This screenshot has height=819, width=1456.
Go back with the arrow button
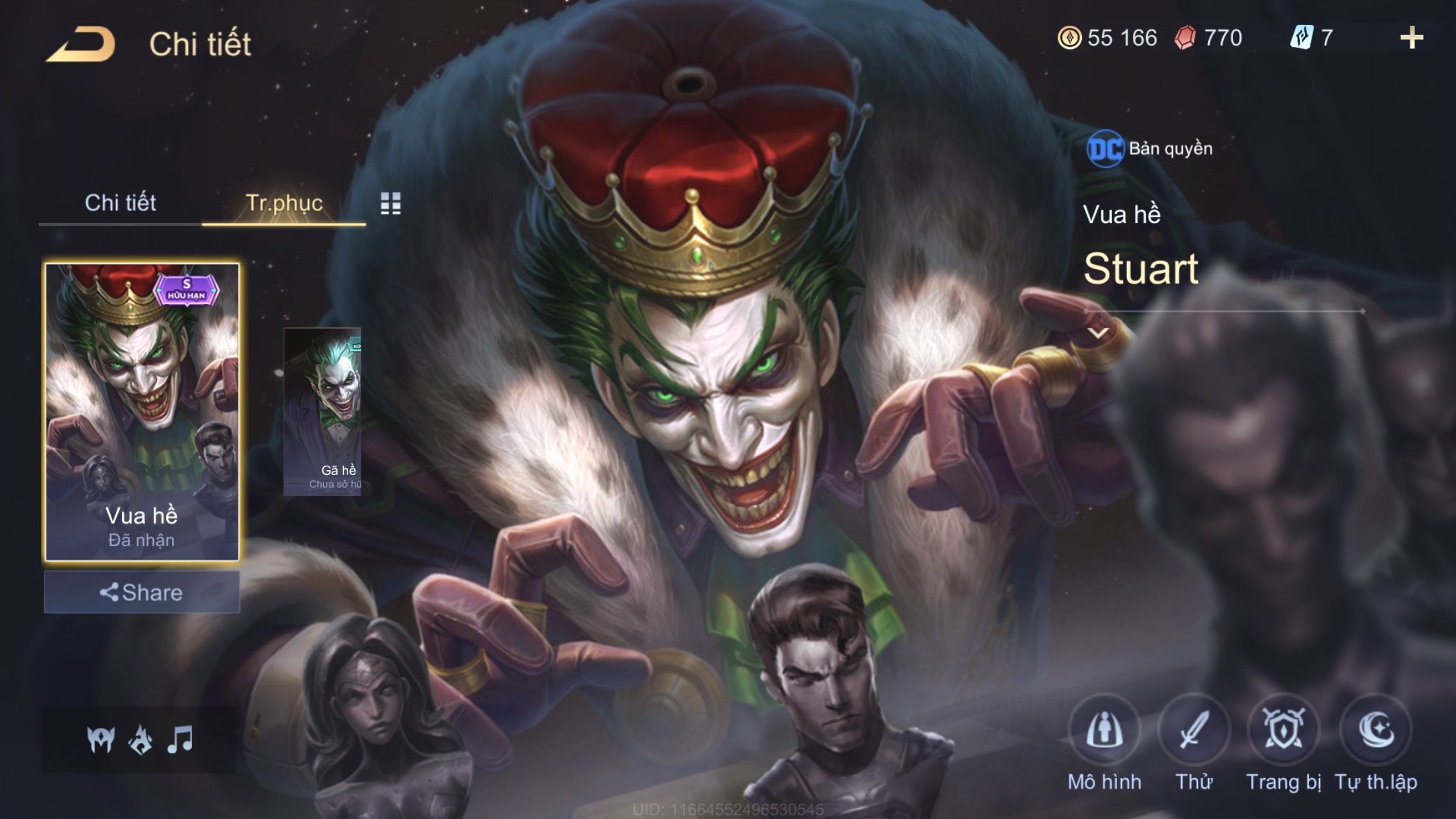[x=80, y=45]
